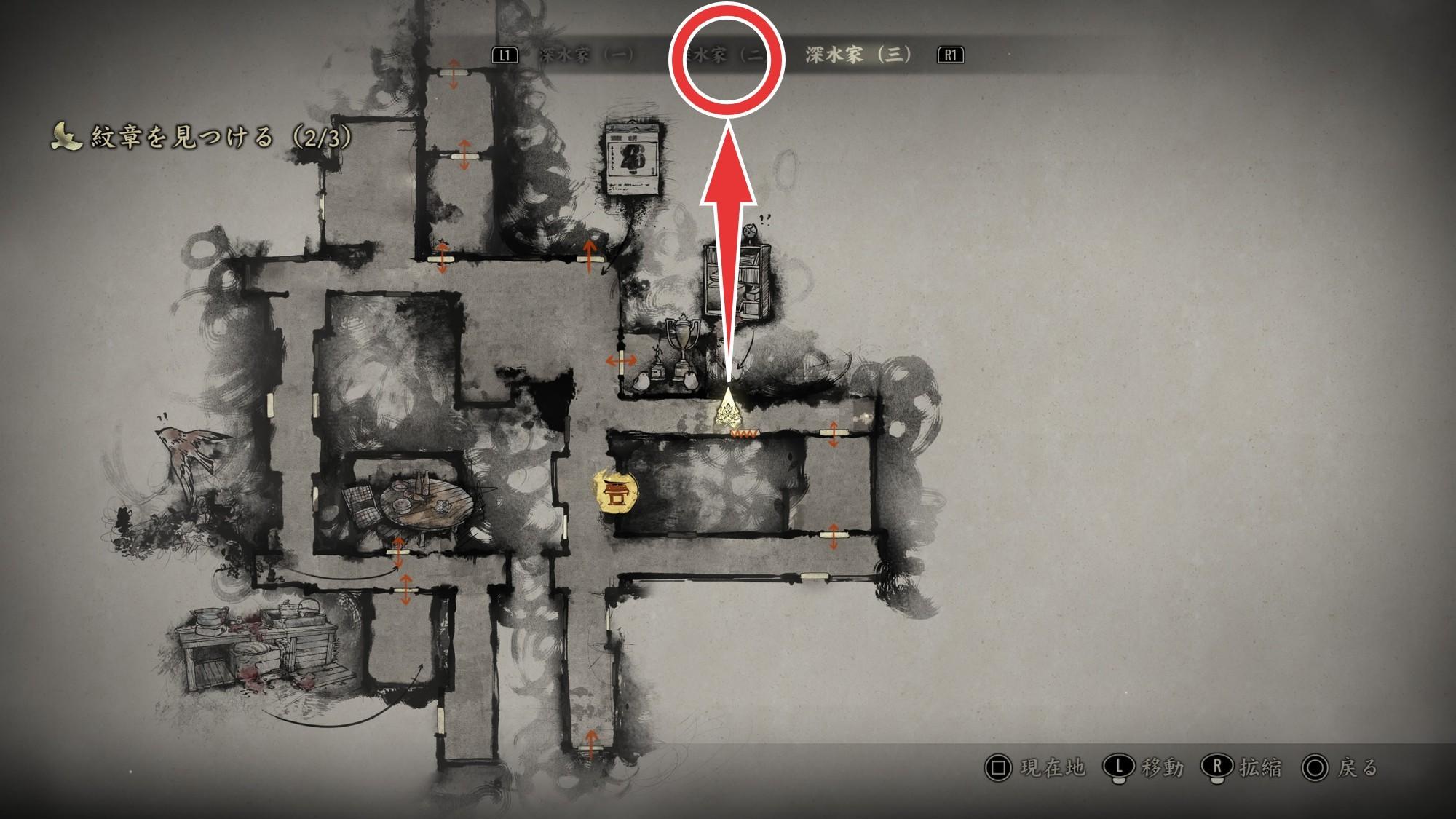This screenshot has height=819, width=1456.
Task: Click the 紋章を見つける objective tracker
Action: pyautogui.click(x=202, y=137)
